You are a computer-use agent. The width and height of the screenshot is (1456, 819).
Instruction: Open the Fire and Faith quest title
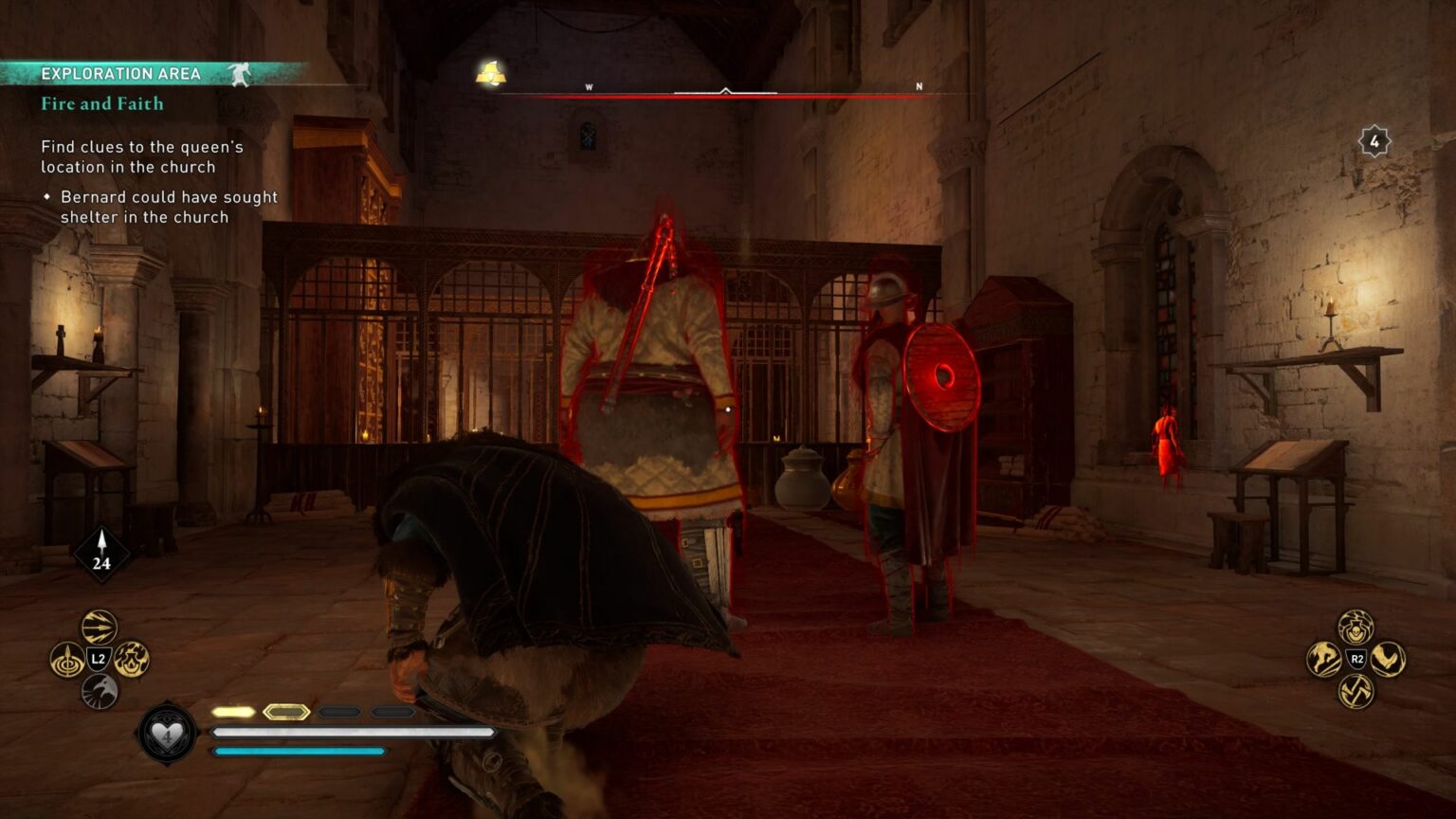[x=101, y=104]
